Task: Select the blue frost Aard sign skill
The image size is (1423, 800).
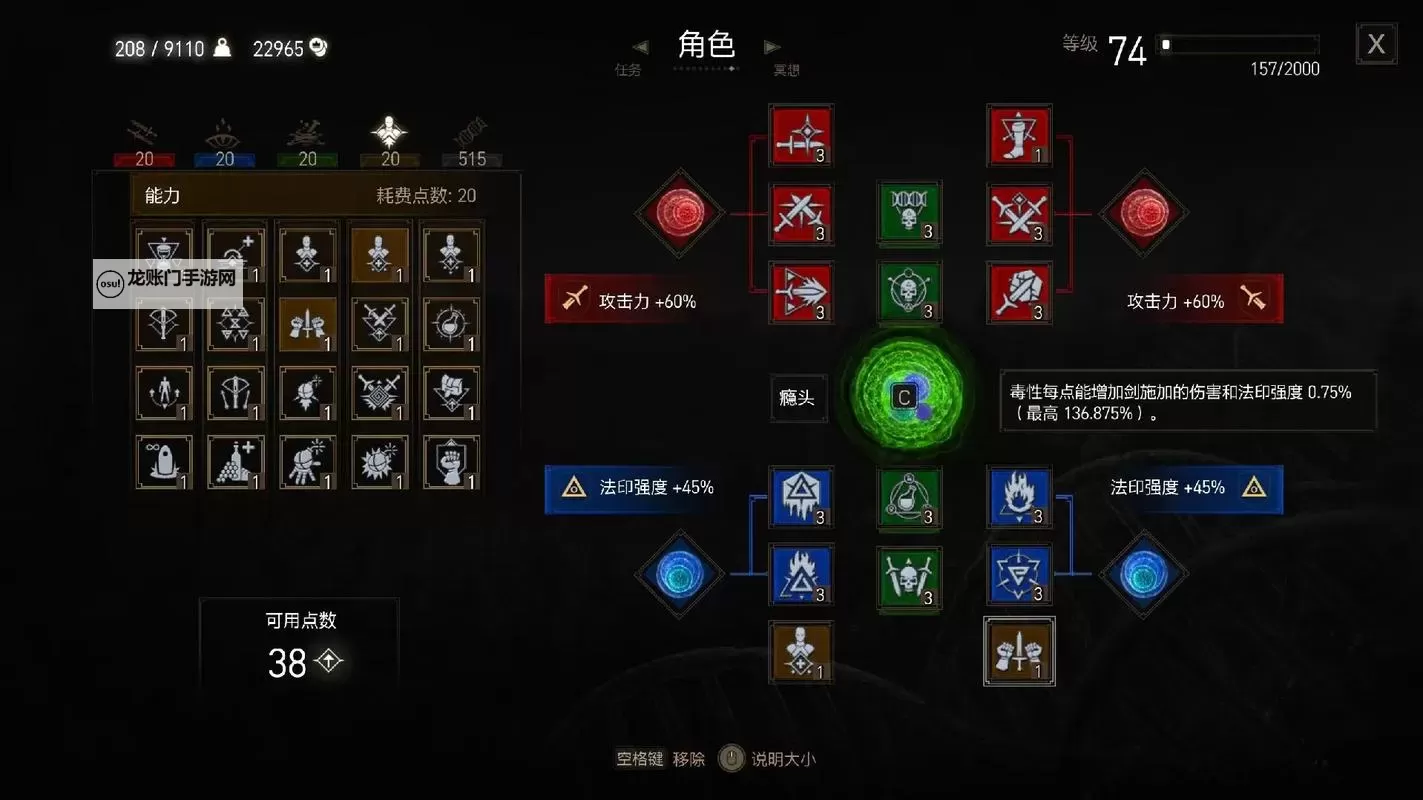Action: coord(801,497)
